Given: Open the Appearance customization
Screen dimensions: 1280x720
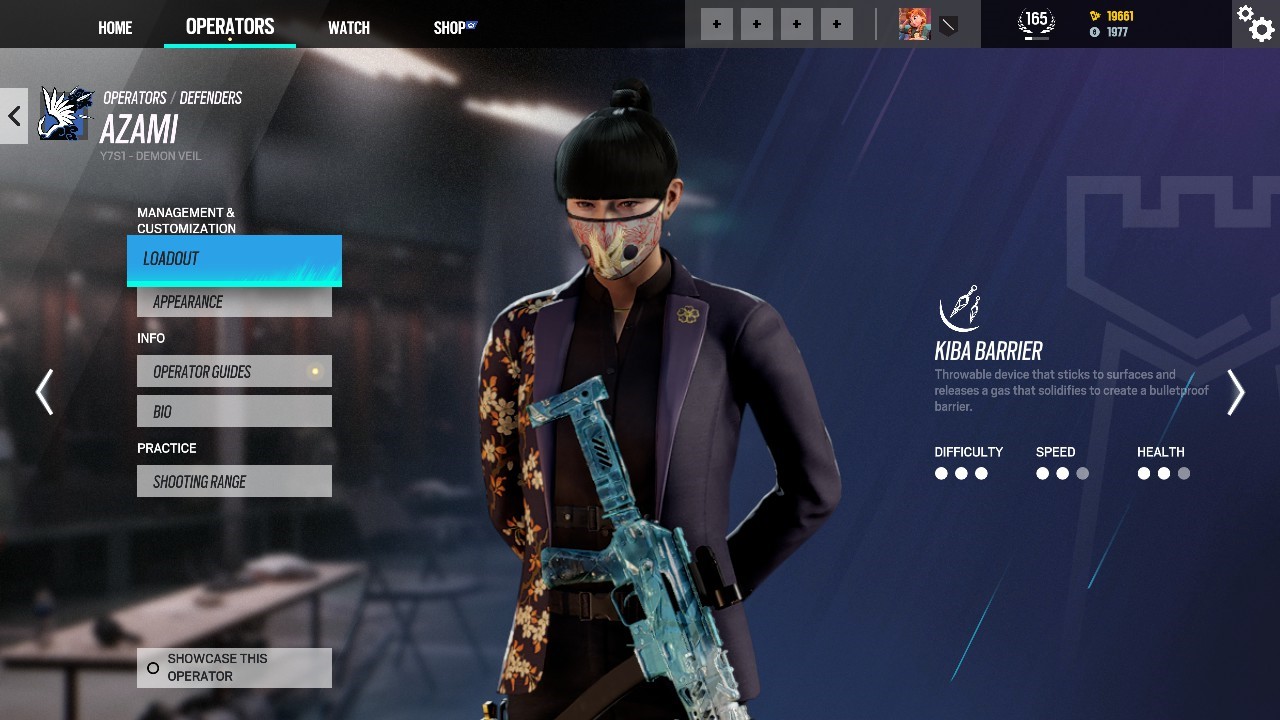Looking at the screenshot, I should coord(234,302).
